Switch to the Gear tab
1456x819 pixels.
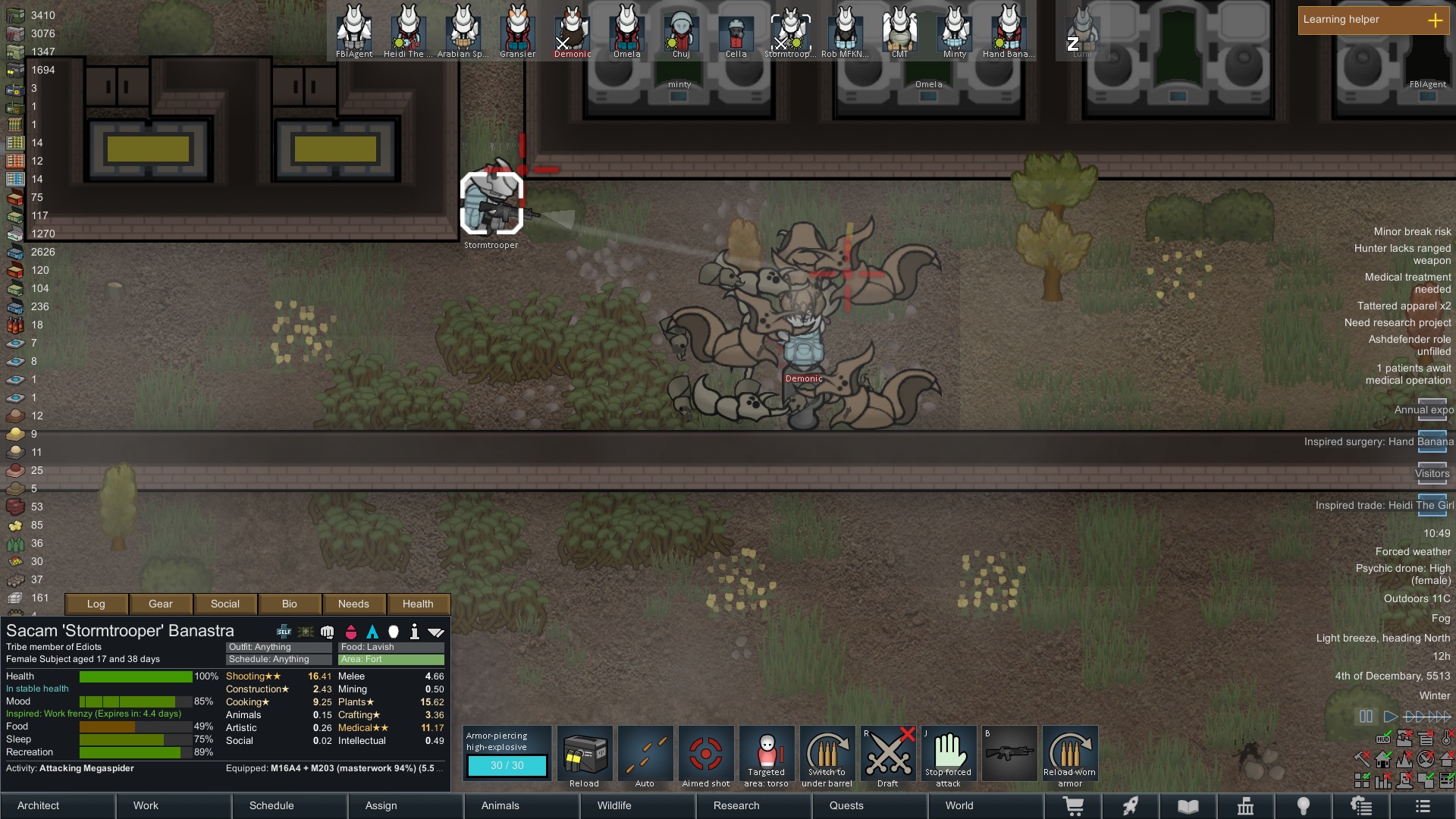pos(161,604)
